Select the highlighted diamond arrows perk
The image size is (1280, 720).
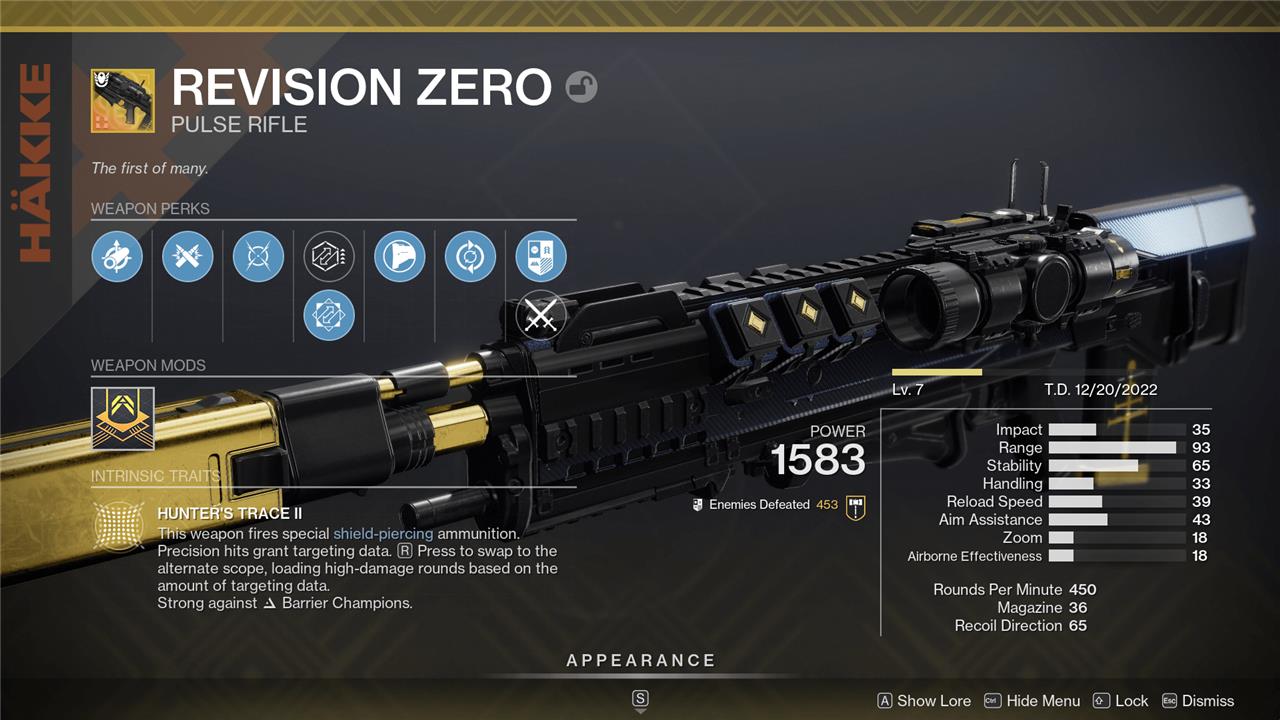point(329,315)
